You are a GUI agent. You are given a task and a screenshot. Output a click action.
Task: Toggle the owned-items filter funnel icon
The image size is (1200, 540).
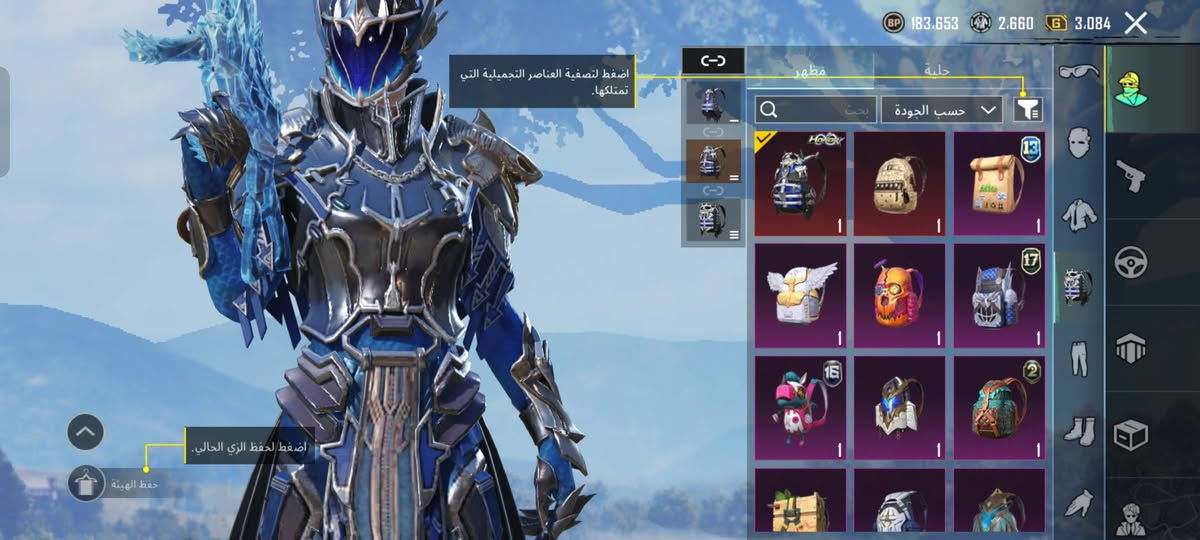pyautogui.click(x=1027, y=110)
